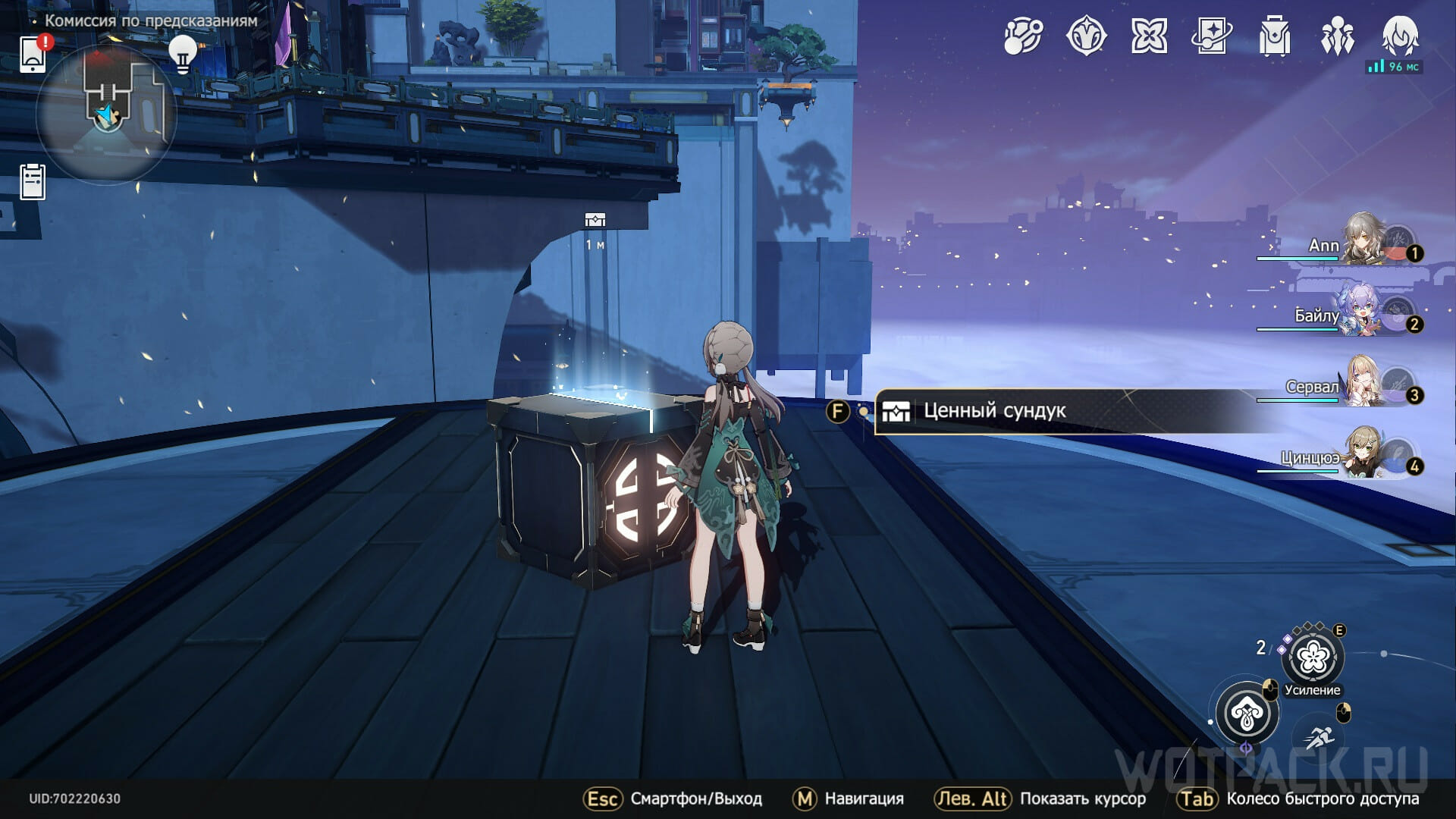This screenshot has height=819, width=1456.
Task: Open the round emblem events icon
Action: click(1086, 36)
